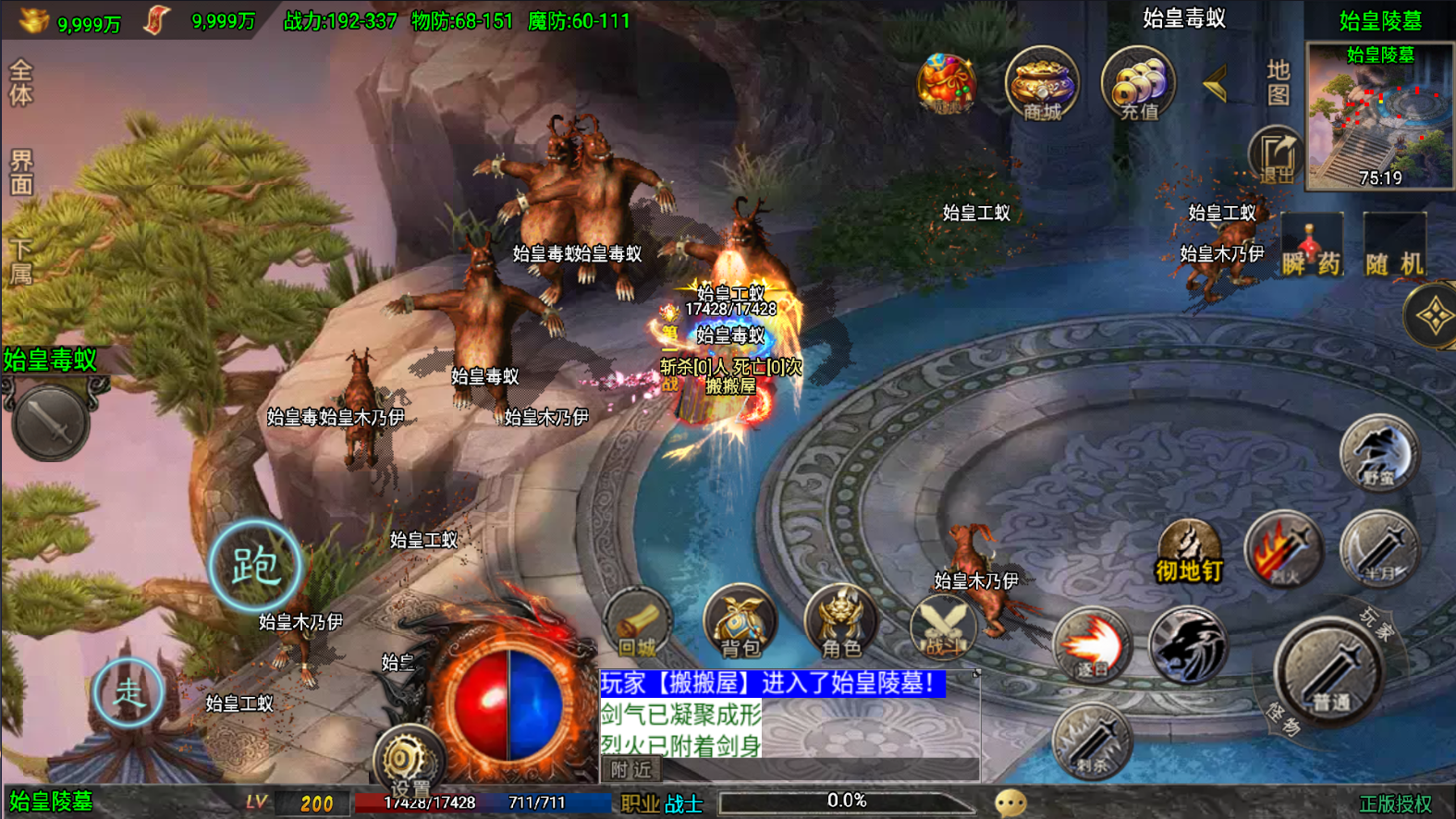1456x819 pixels.
Task: Use the 瞬药 instant potion slot
Action: tap(1312, 246)
